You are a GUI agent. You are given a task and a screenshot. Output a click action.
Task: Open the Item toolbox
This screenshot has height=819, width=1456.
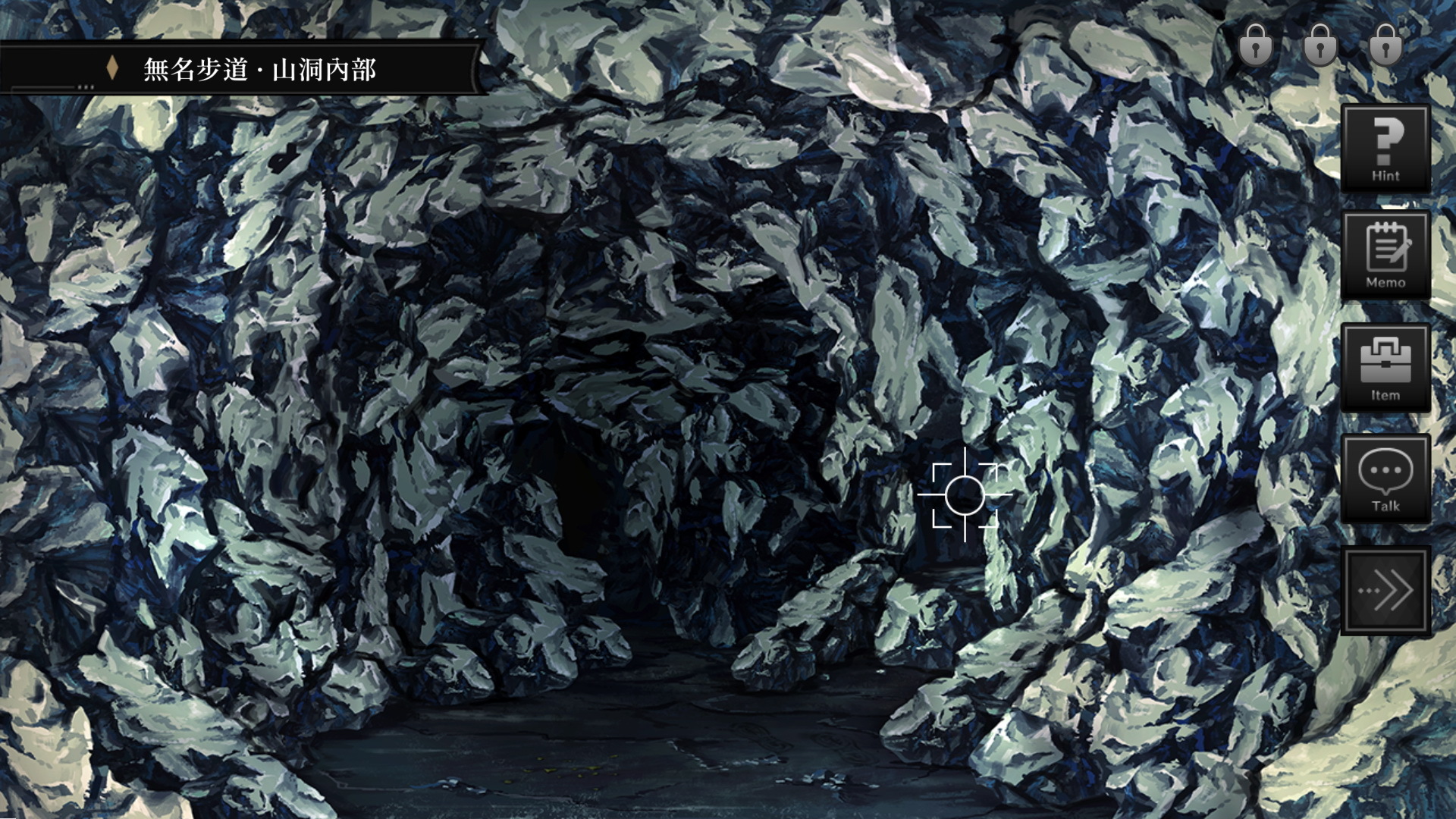[x=1385, y=368]
